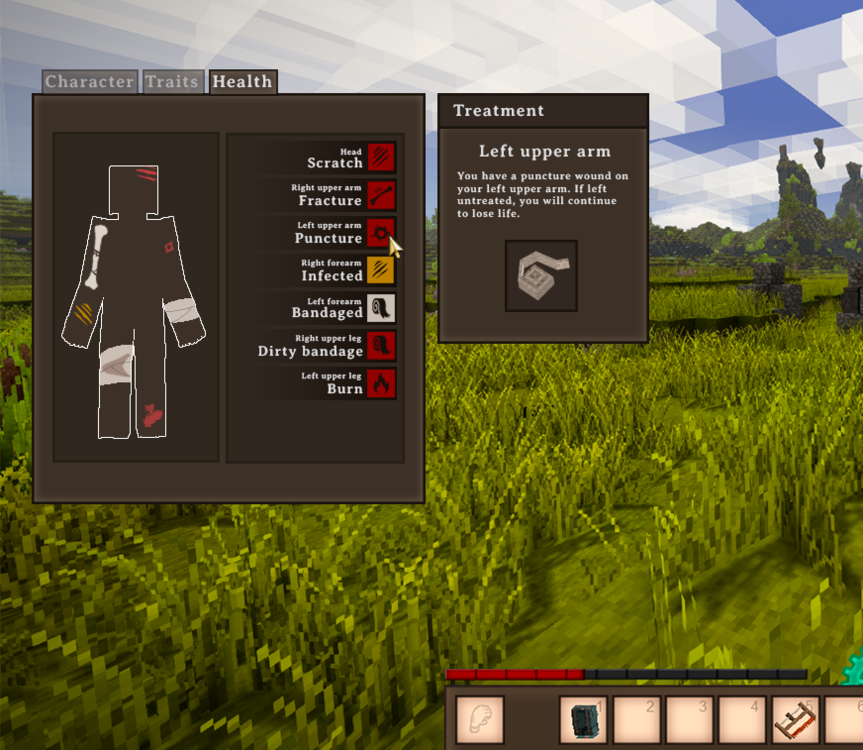The height and width of the screenshot is (750, 863).
Task: Click the head scratch on the body diagram
Action: (146, 176)
